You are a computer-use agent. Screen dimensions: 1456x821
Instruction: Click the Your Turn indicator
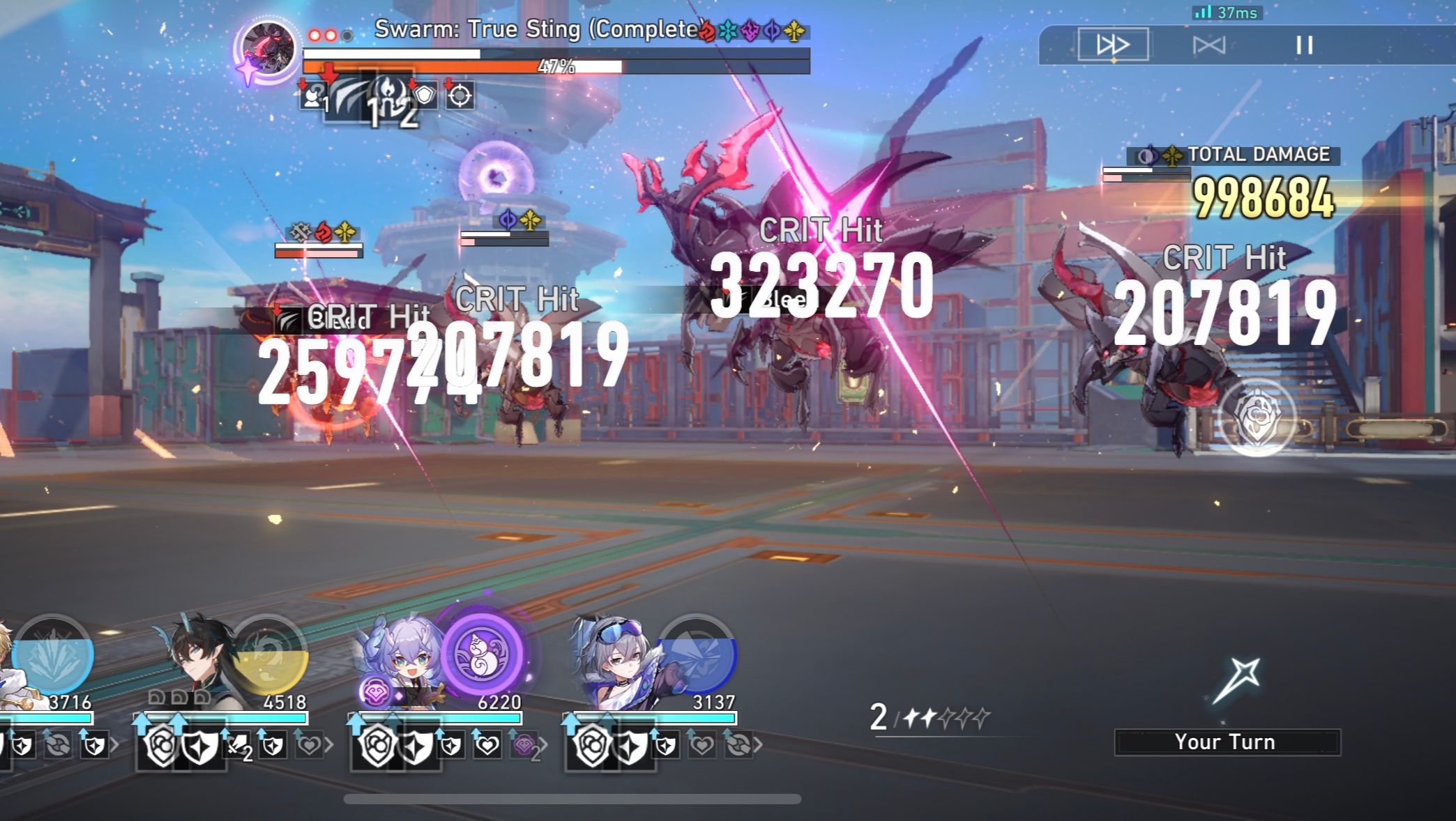point(1226,742)
